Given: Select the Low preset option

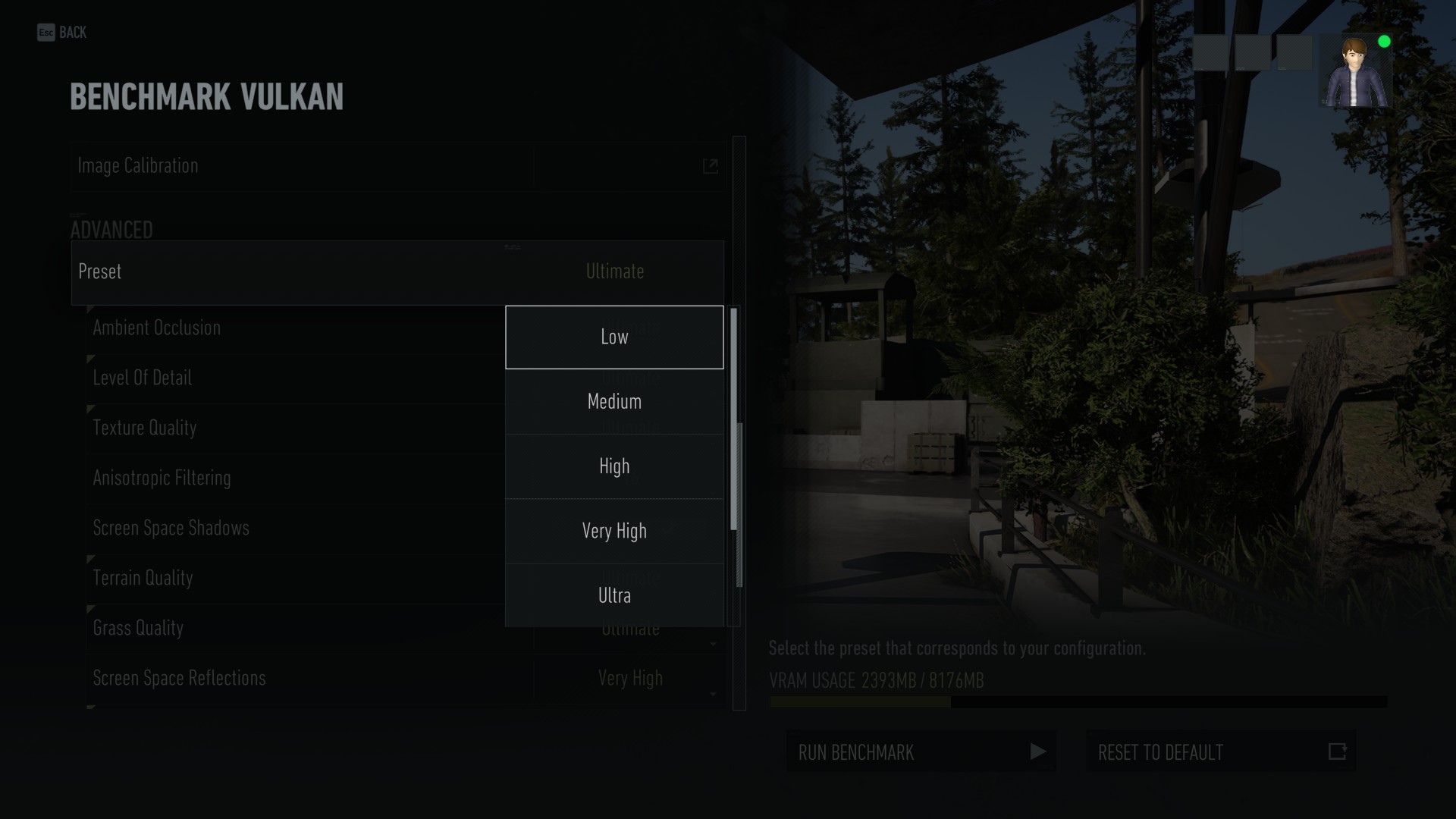Looking at the screenshot, I should [614, 337].
